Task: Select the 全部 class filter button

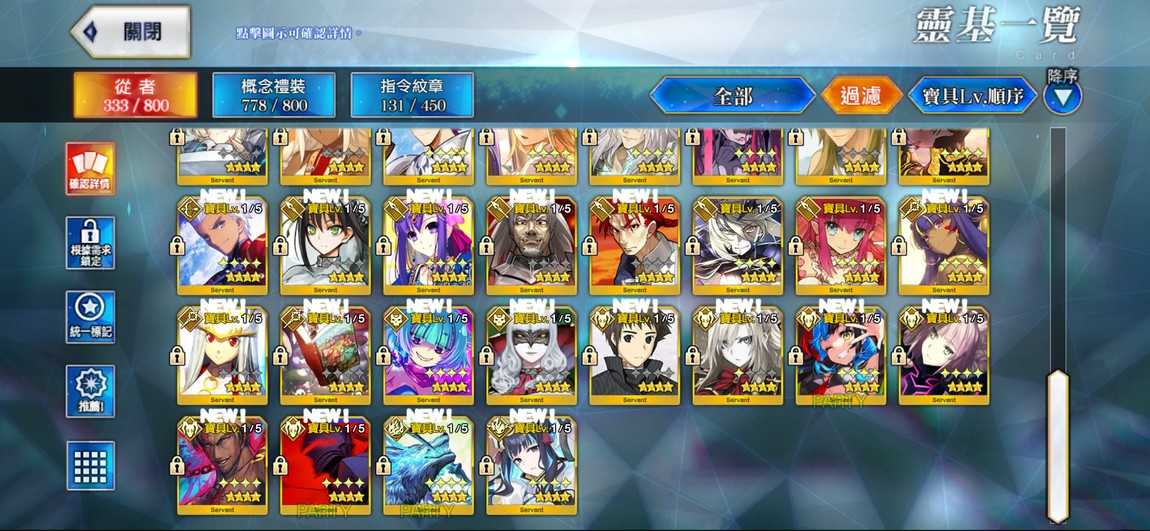Action: [732, 96]
